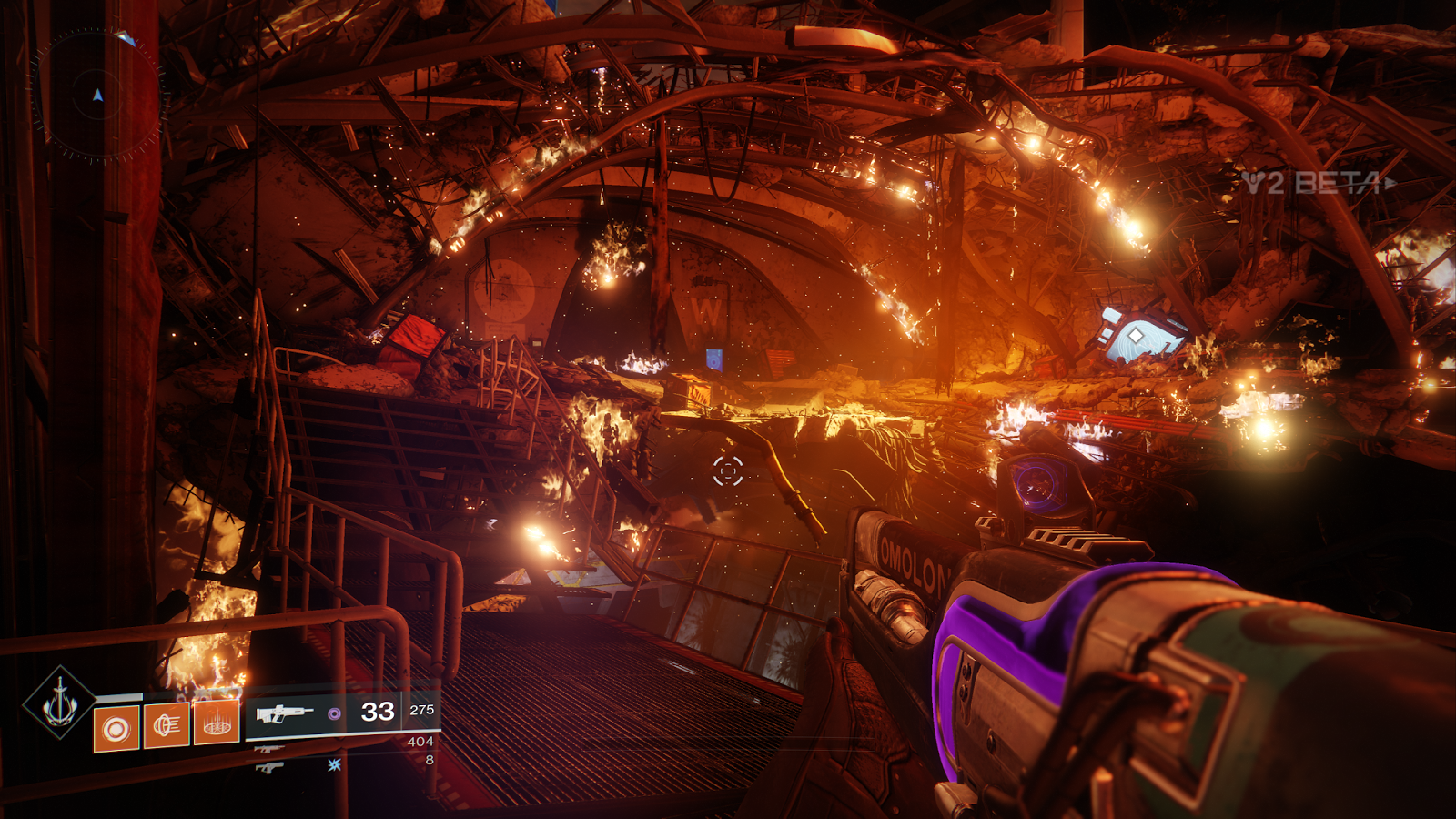Screen dimensions: 1456x819
Task: Click the ammo count reading 33
Action: point(376,712)
